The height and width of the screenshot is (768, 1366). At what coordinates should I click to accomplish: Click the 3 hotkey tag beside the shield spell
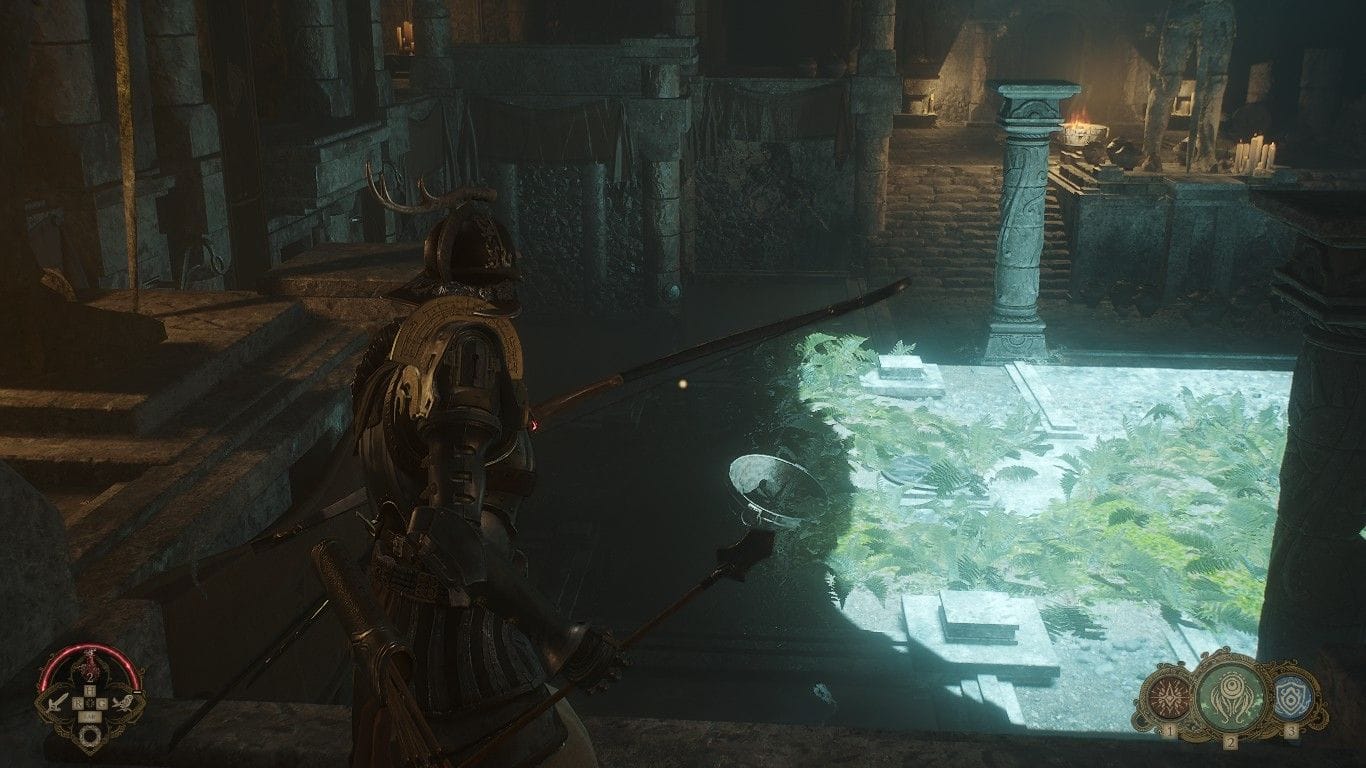point(1291,730)
